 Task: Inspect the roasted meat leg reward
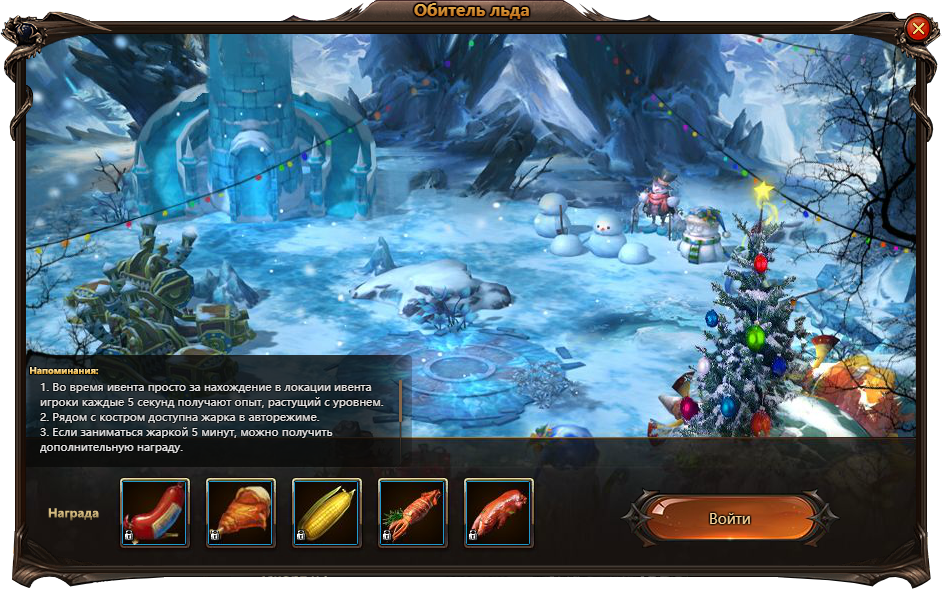[x=241, y=513]
